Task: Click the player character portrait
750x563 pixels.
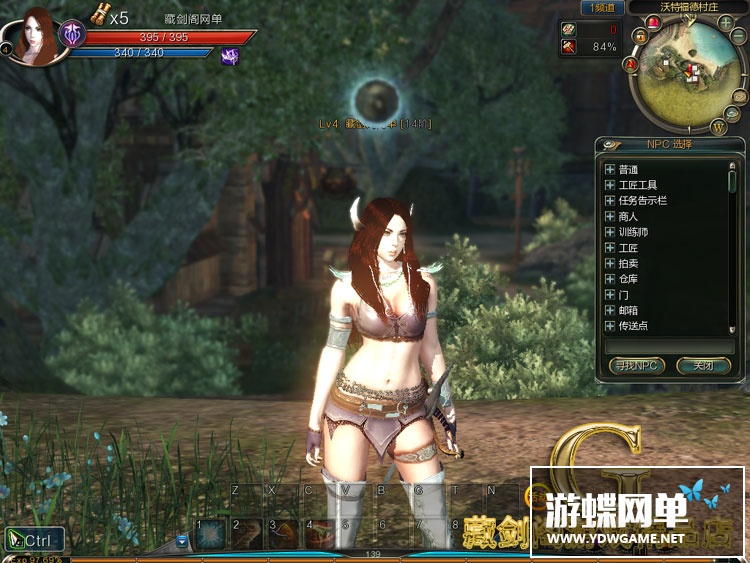Action: pyautogui.click(x=35, y=35)
